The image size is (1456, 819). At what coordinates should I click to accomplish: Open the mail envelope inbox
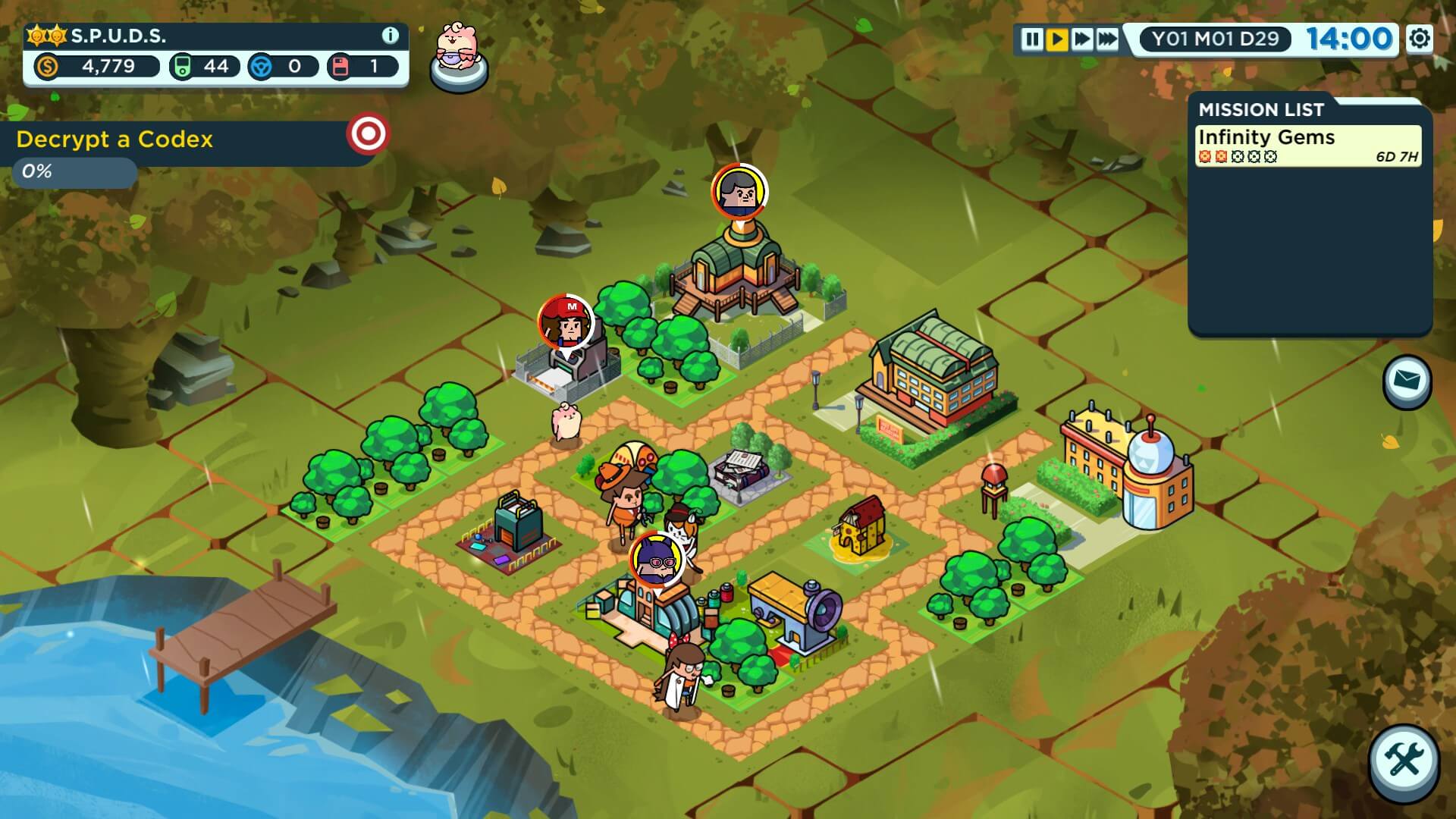[x=1407, y=381]
